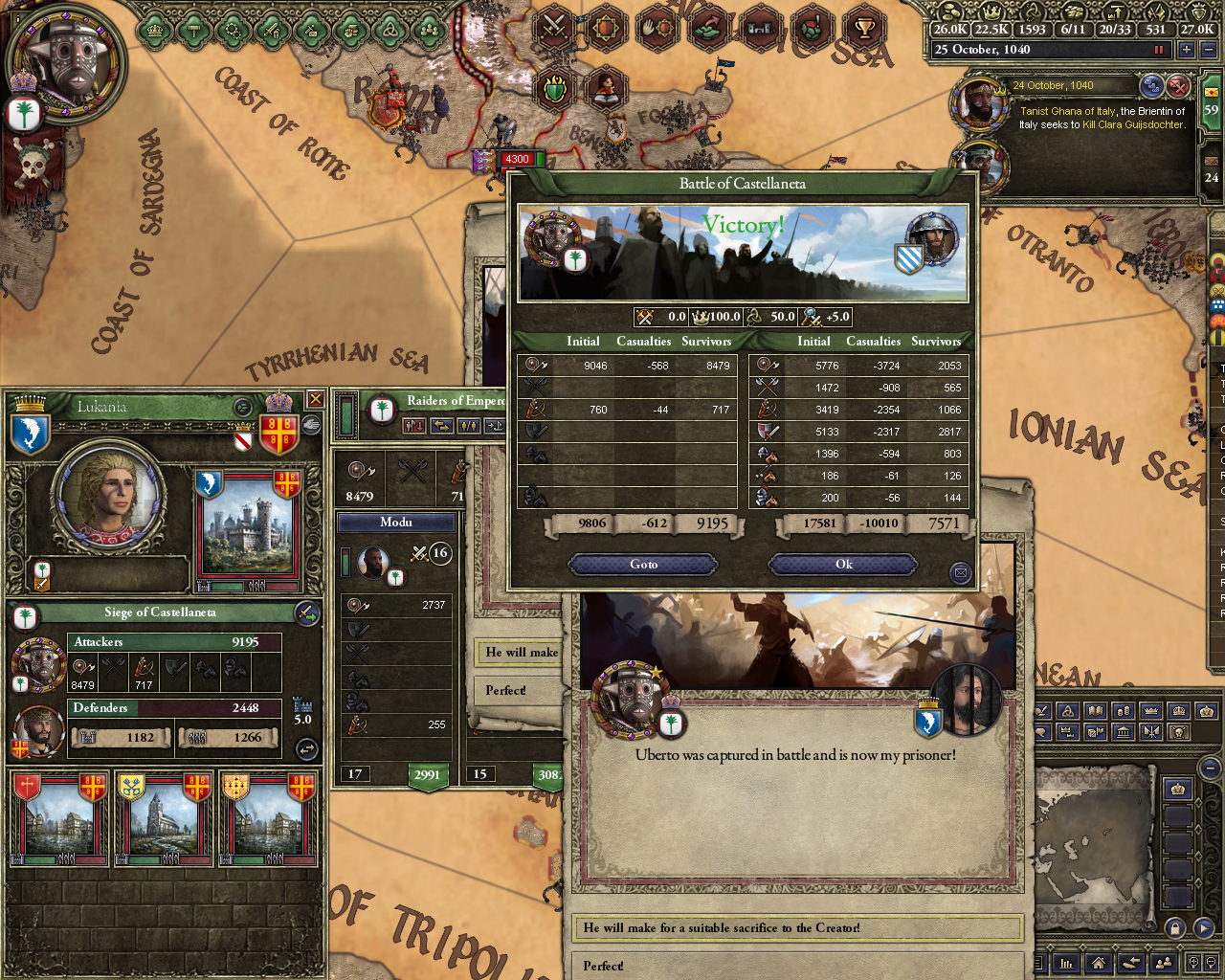Pause the game with the pause button

click(1159, 49)
